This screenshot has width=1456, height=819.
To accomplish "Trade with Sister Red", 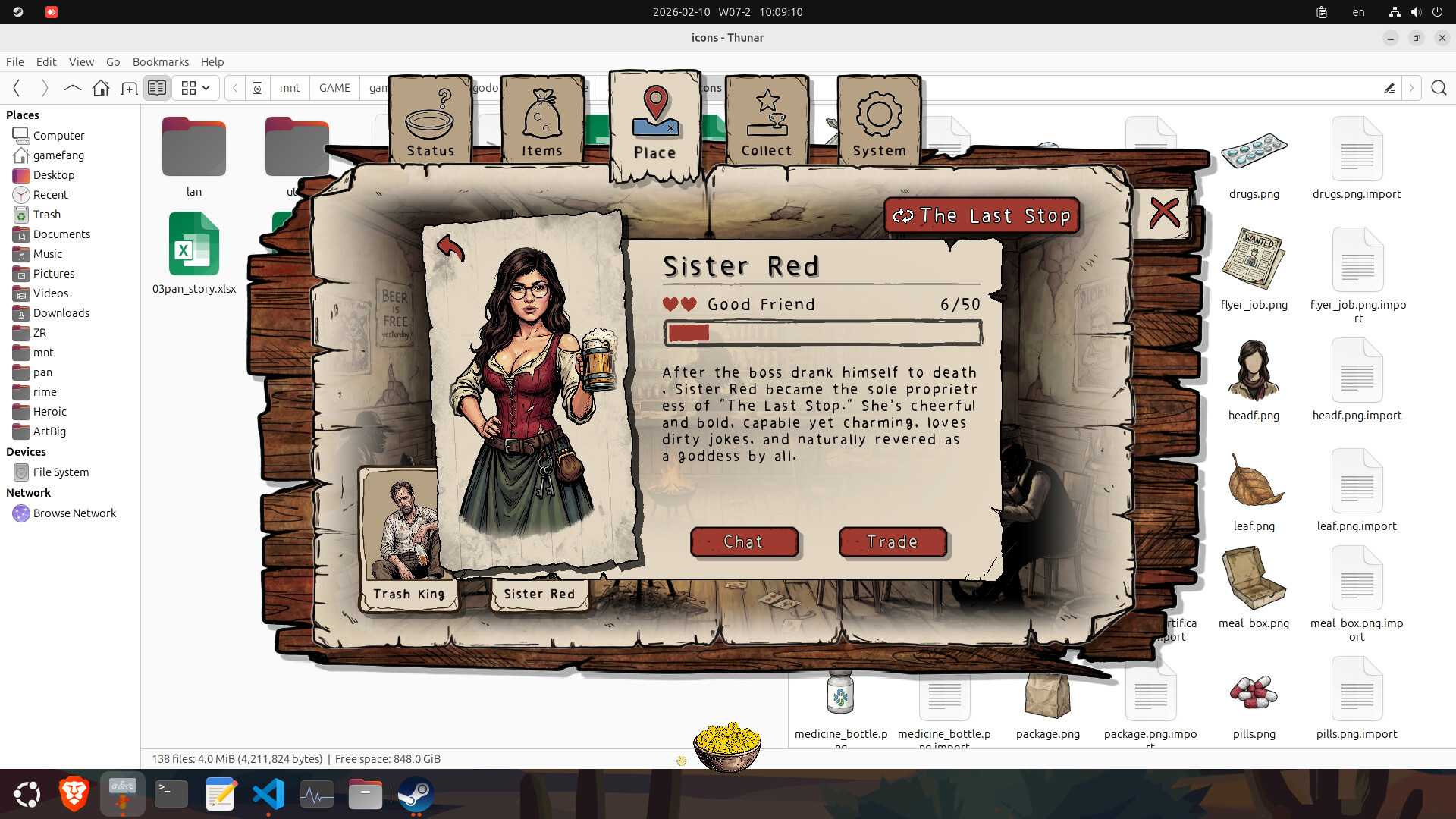I will [x=893, y=542].
